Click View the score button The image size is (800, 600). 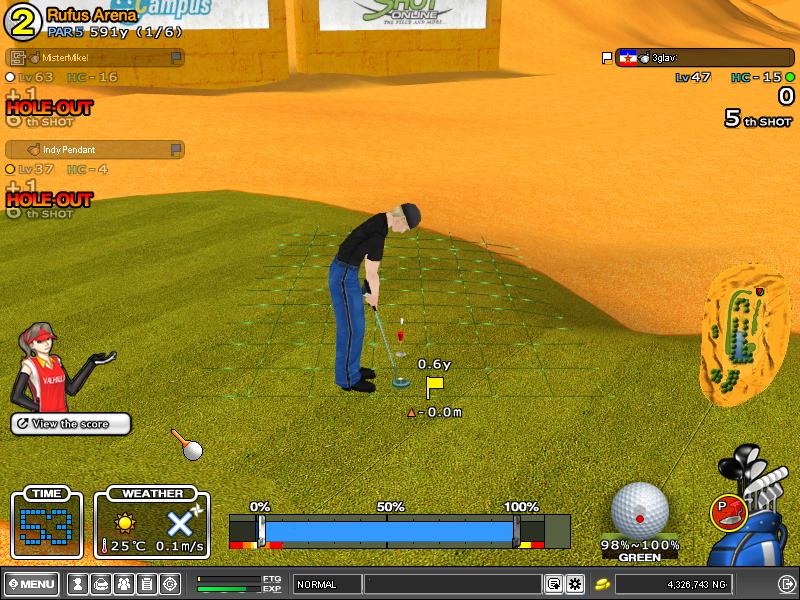point(71,424)
